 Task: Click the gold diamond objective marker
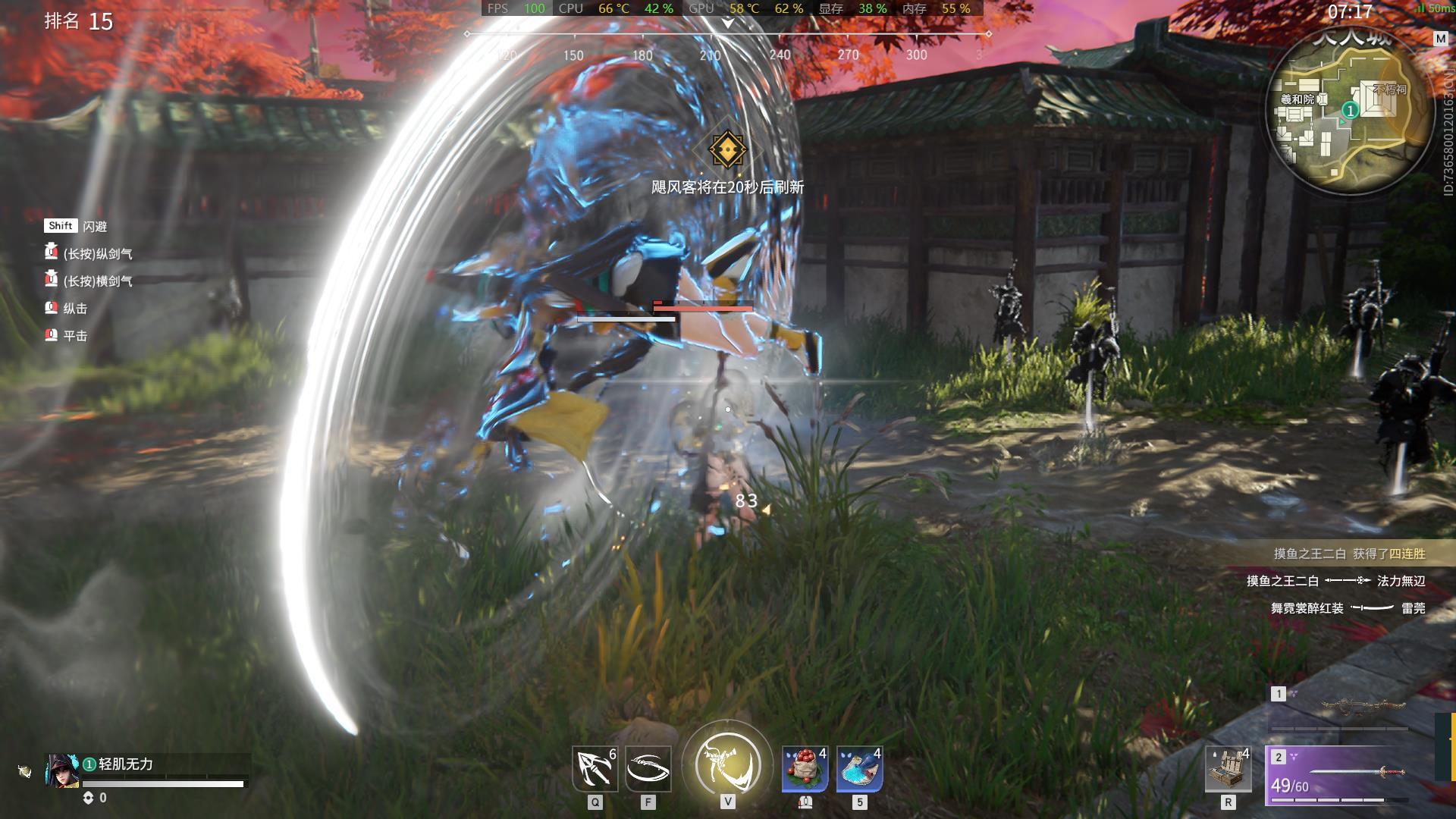click(x=727, y=149)
